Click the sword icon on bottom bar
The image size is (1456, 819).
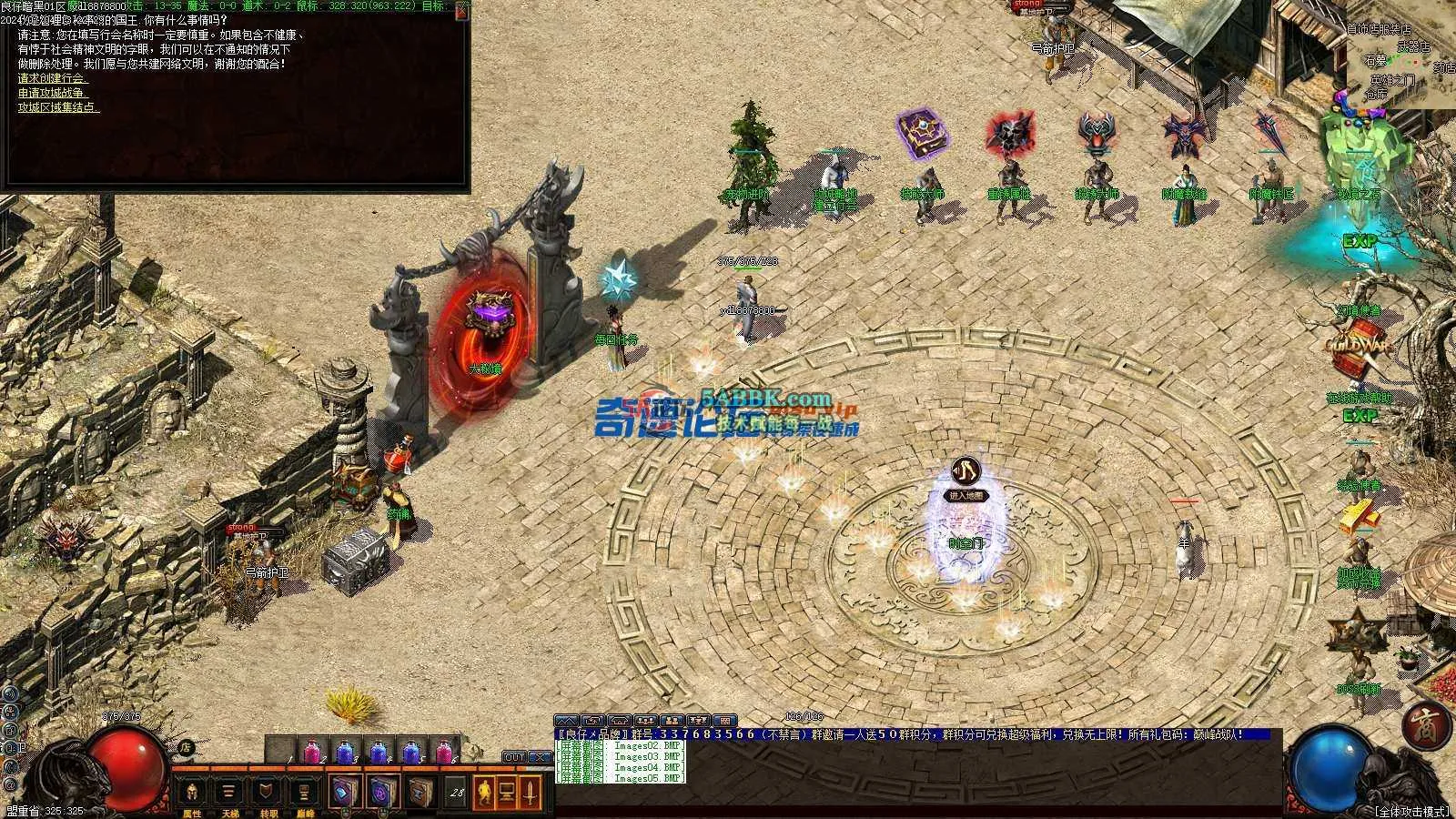pyautogui.click(x=531, y=792)
